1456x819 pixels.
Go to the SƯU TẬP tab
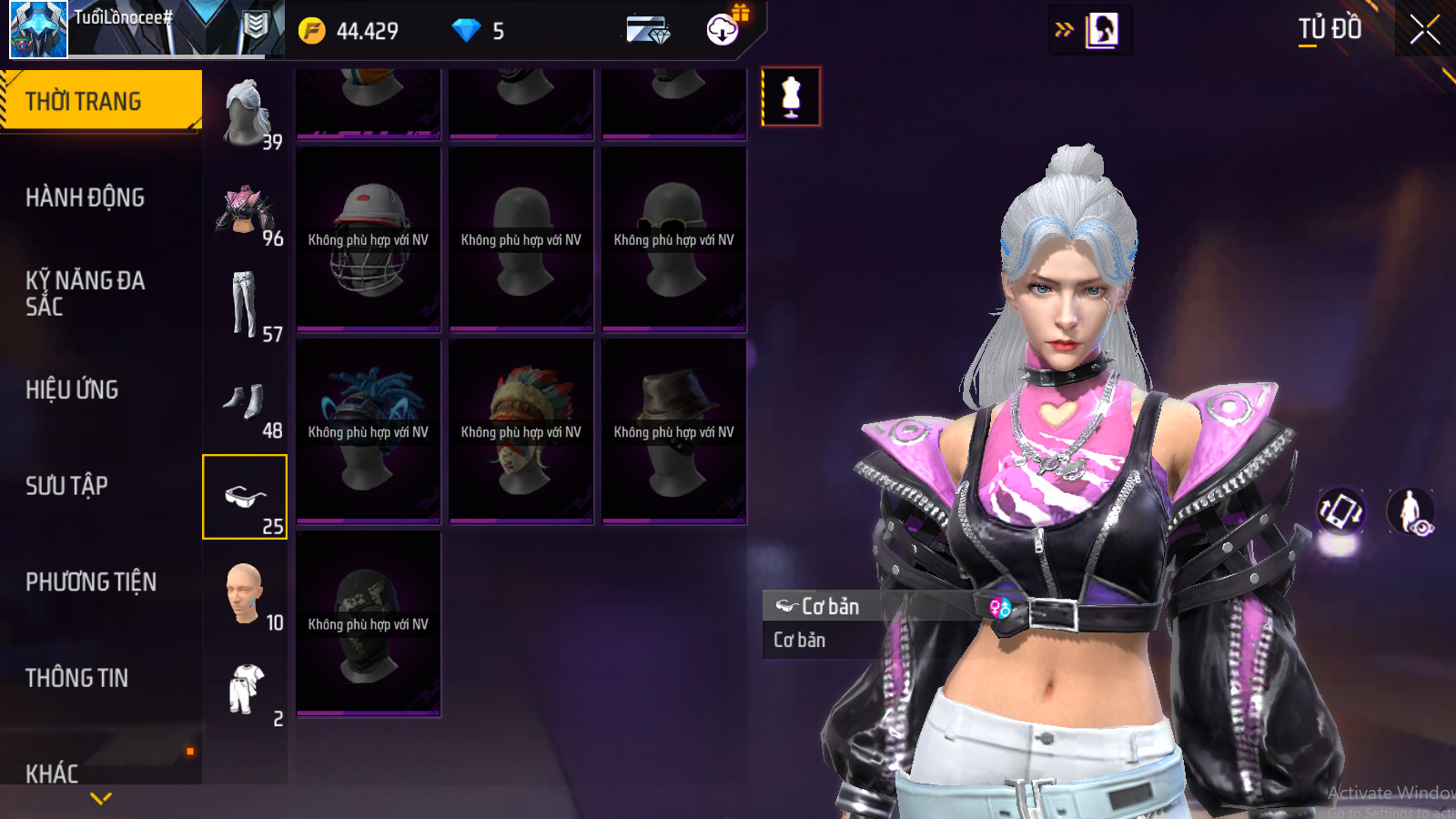(x=66, y=486)
